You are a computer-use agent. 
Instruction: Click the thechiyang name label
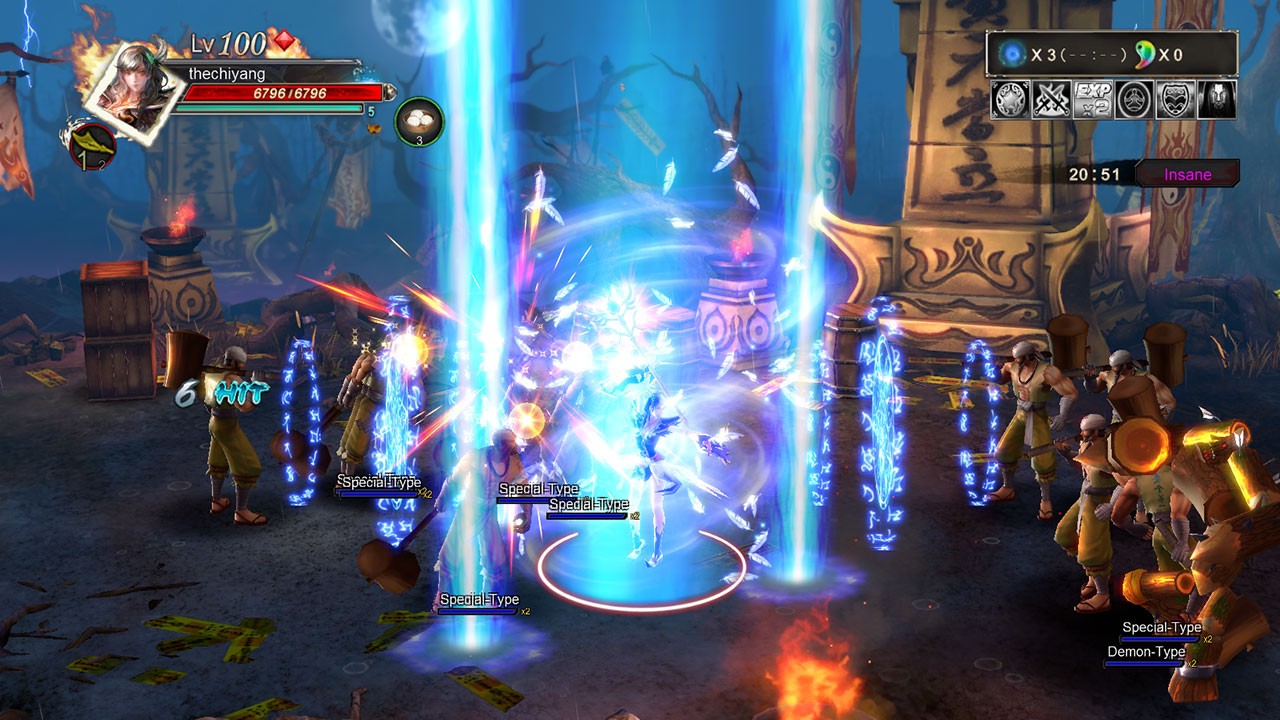point(227,72)
